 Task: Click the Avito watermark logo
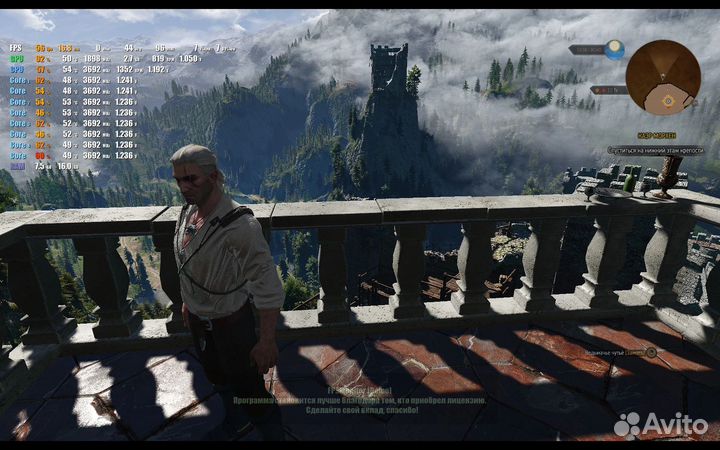(x=661, y=423)
